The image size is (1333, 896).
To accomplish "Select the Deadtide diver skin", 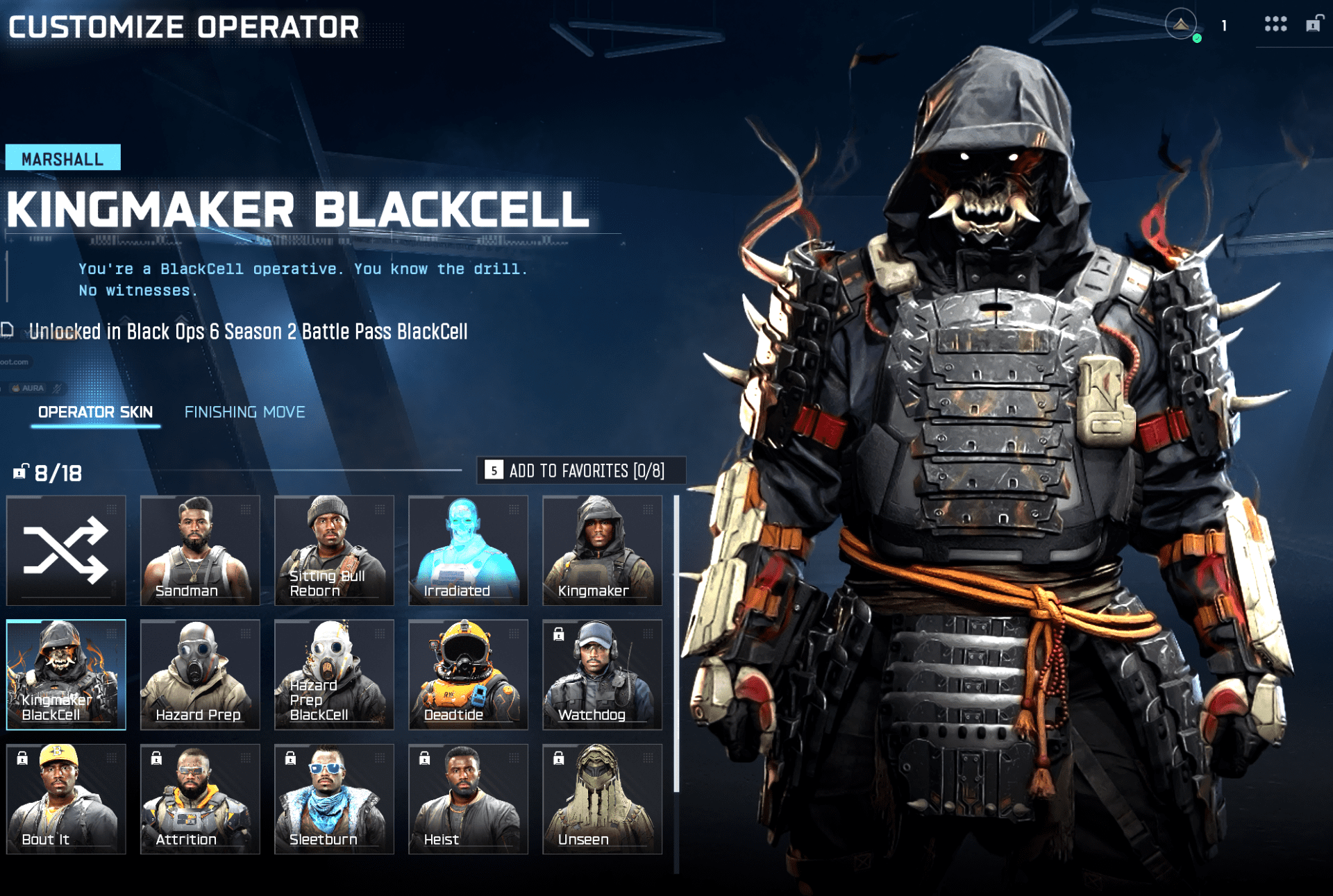I will (468, 674).
